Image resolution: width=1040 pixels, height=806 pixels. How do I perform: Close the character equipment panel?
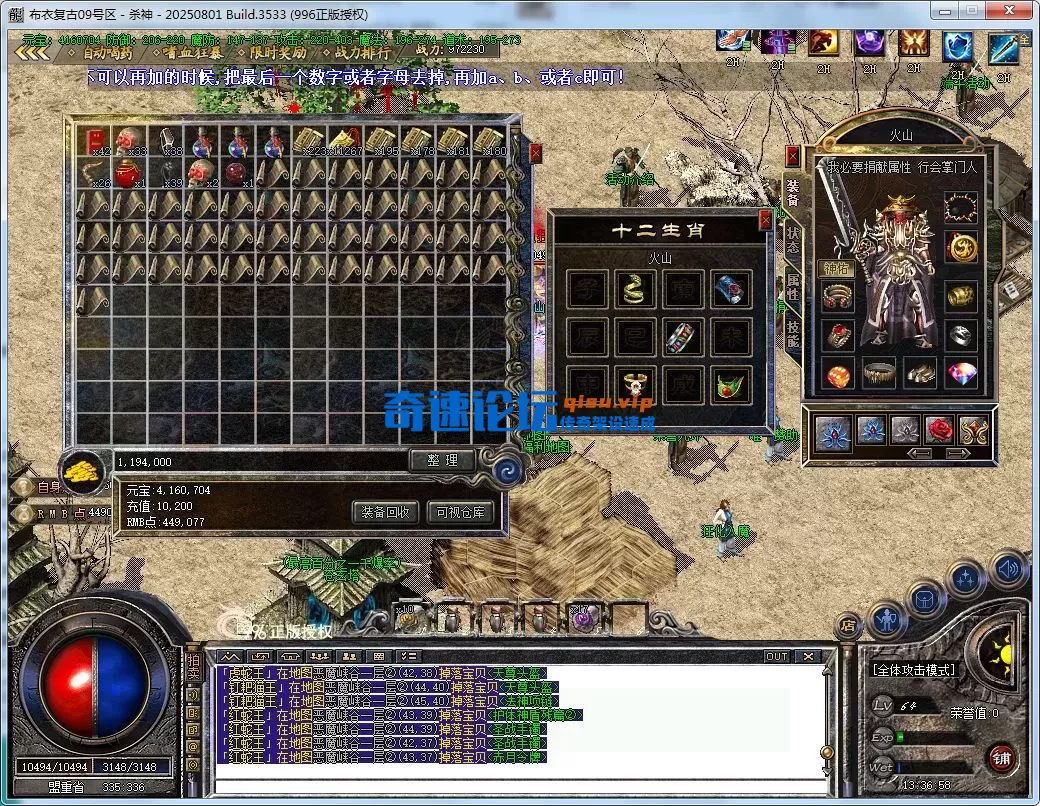pos(793,156)
